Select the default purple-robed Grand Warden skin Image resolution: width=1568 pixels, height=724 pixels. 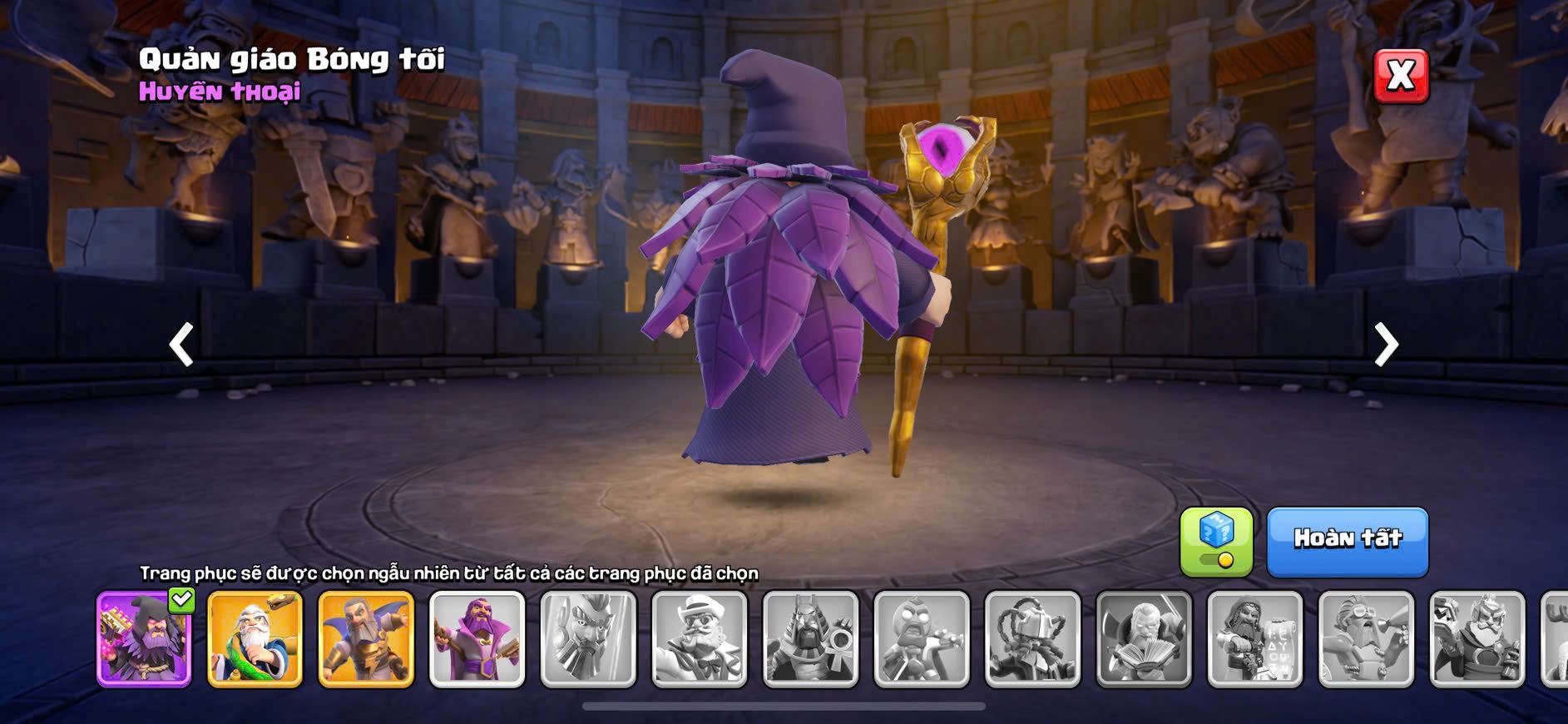[477, 639]
